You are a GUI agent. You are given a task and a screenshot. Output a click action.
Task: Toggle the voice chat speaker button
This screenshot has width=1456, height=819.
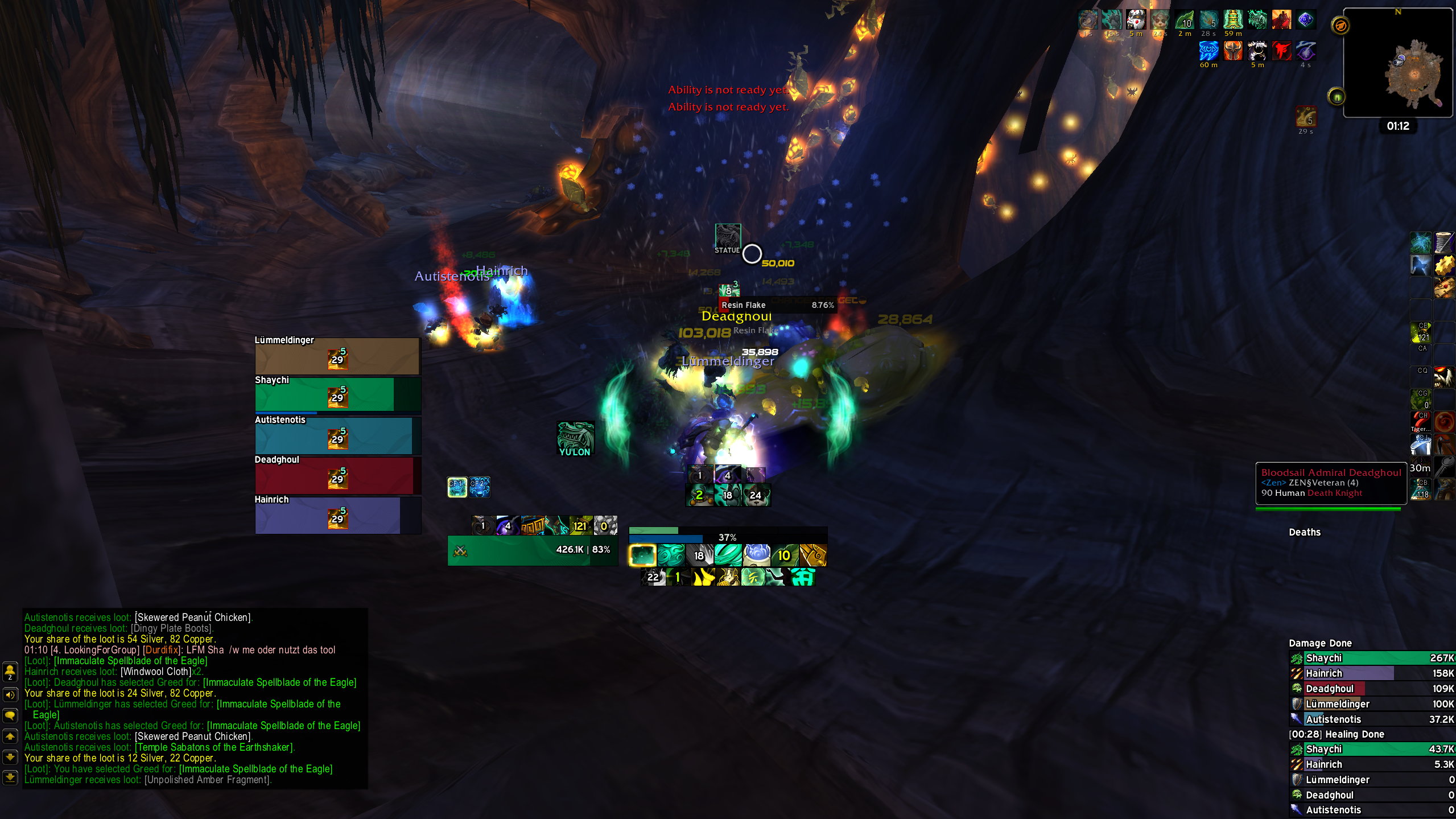click(10, 695)
